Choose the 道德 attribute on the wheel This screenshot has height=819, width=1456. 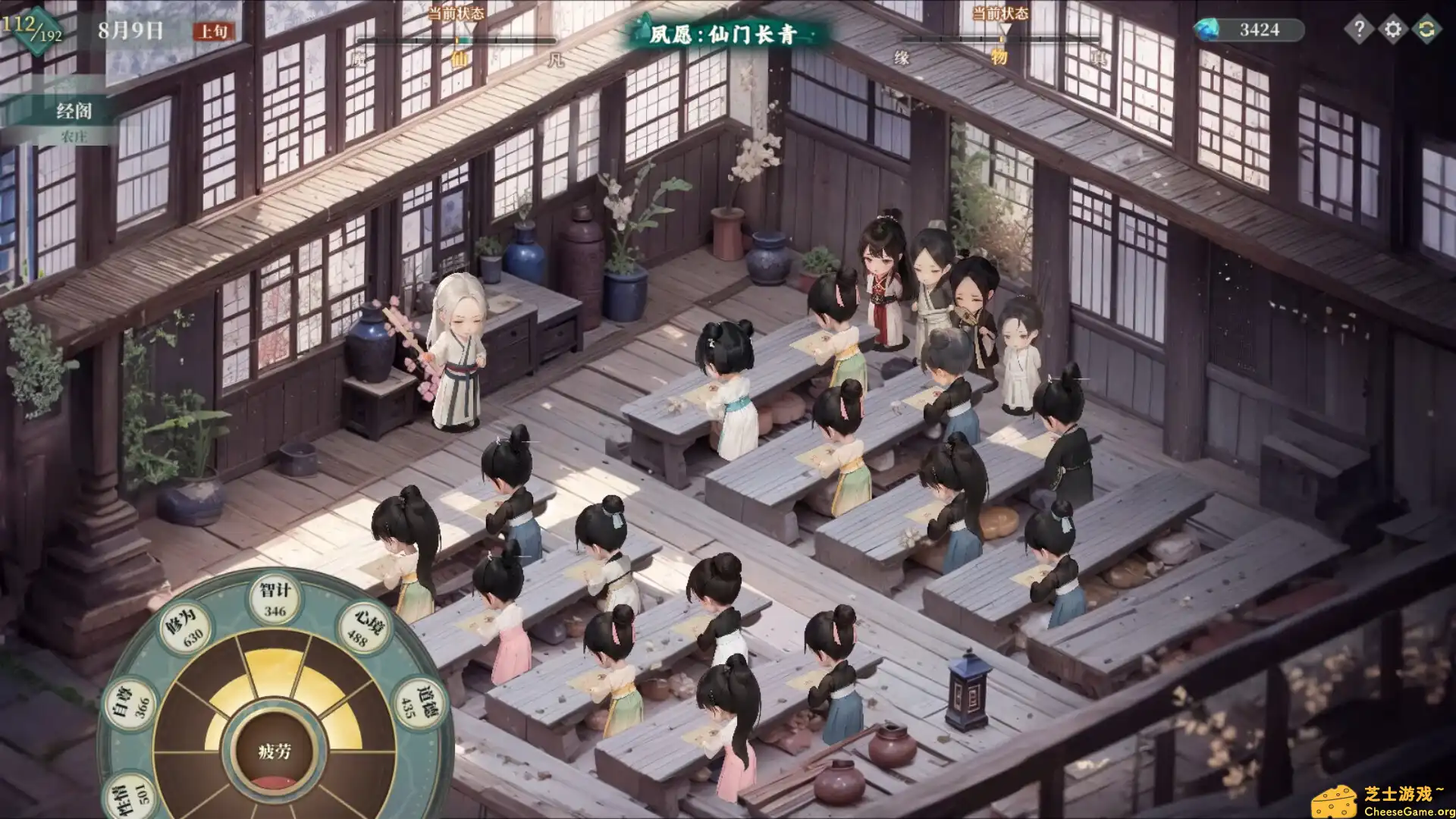point(415,703)
